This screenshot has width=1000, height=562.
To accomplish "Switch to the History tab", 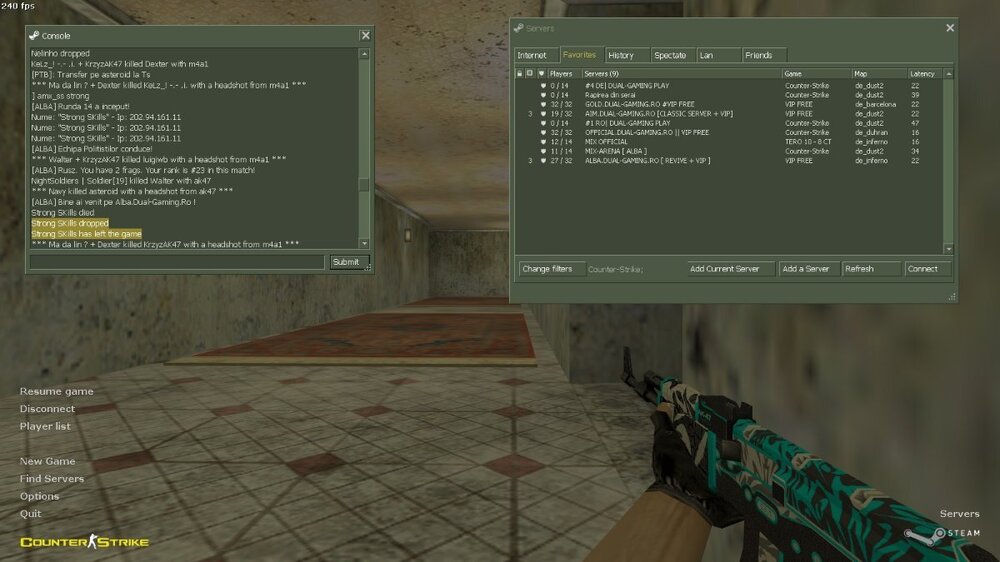I will 621,55.
